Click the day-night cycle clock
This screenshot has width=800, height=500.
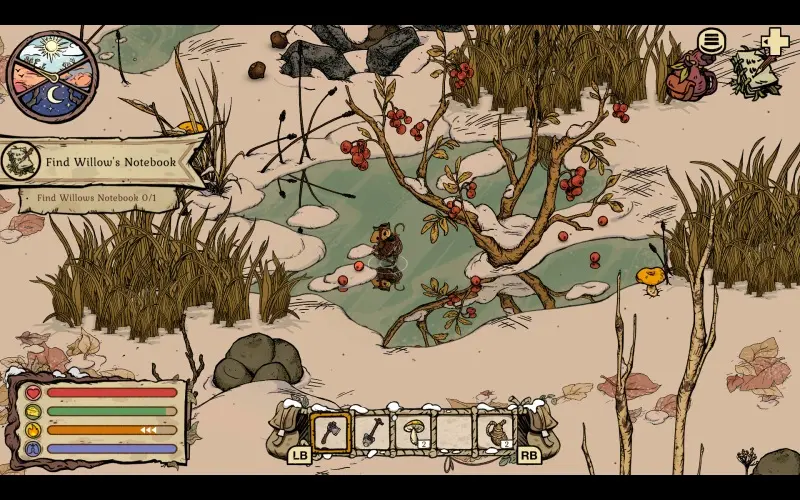pyautogui.click(x=52, y=76)
